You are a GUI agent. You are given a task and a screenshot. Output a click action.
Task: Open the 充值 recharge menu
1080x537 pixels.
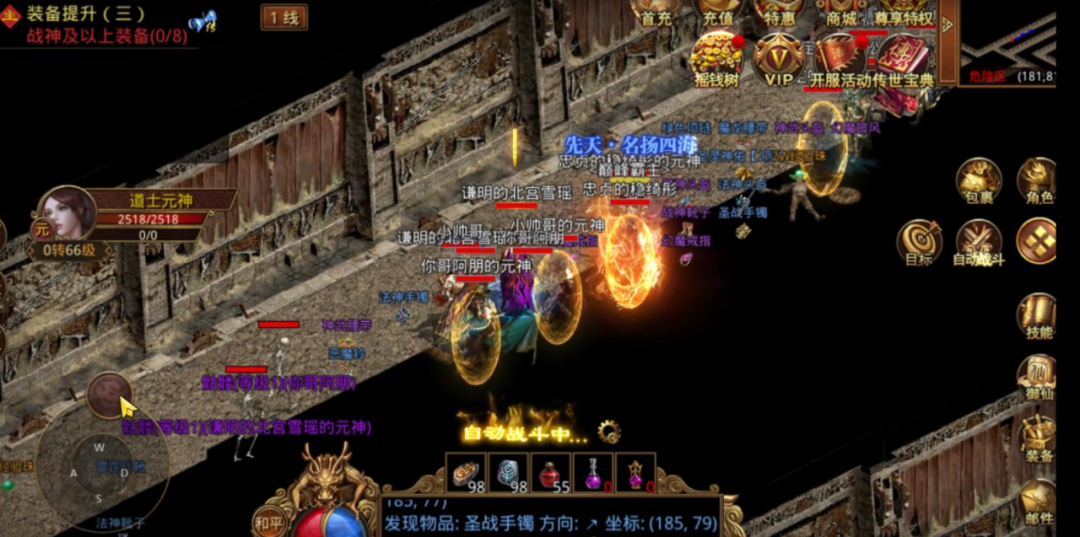(x=718, y=12)
